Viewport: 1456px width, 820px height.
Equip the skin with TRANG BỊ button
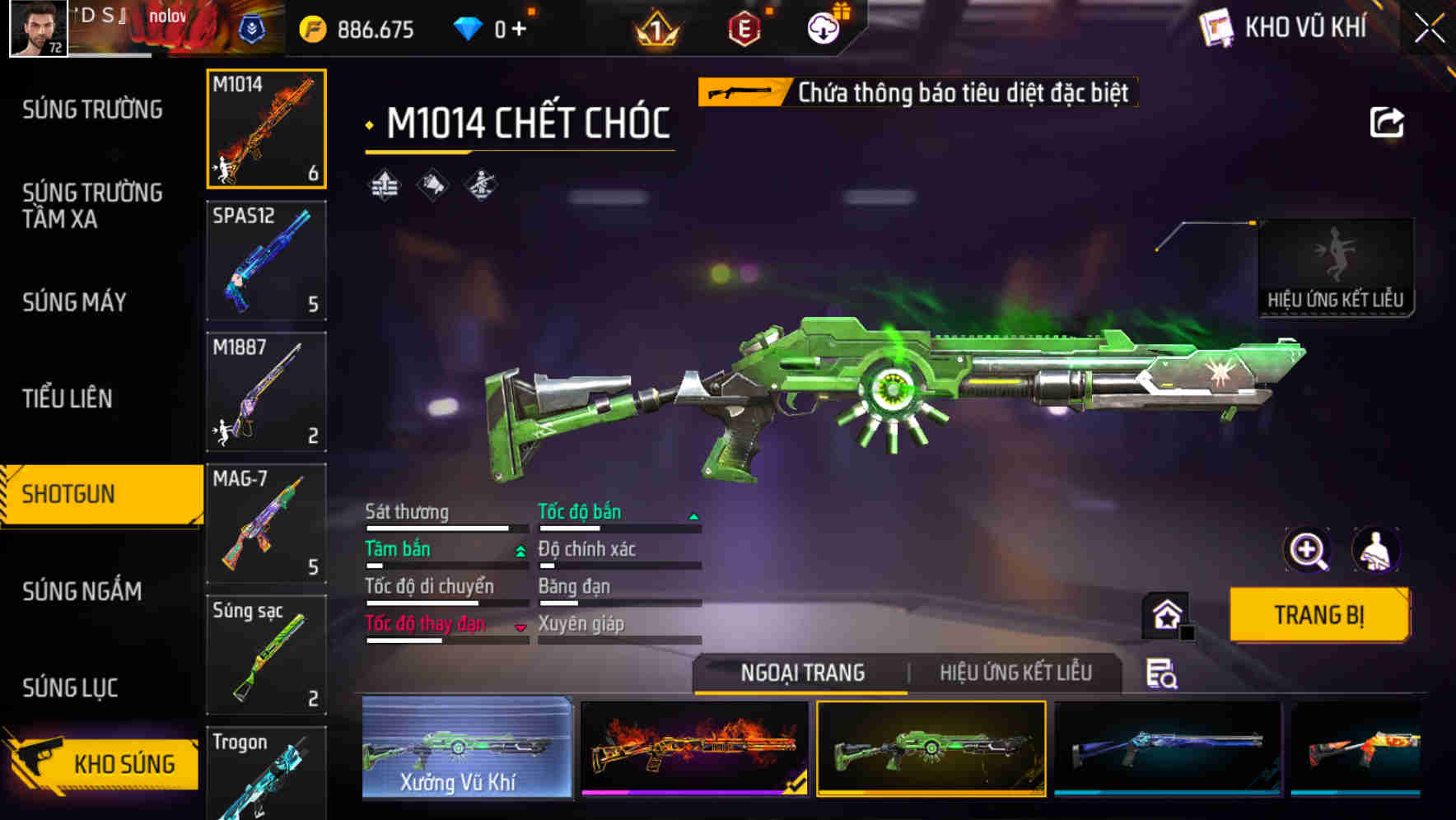coord(1318,615)
